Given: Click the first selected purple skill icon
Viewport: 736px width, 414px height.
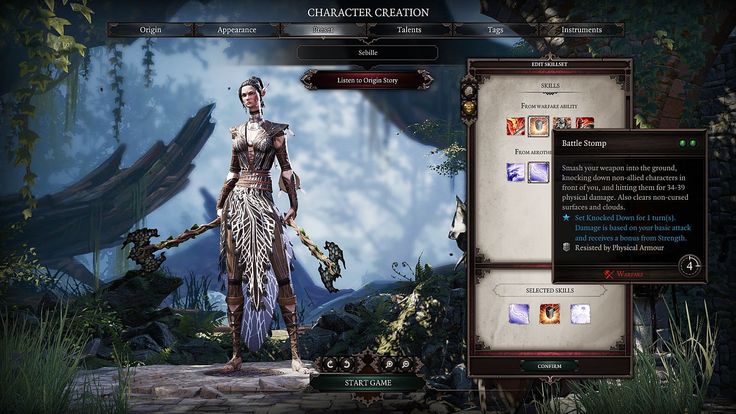Looking at the screenshot, I should [x=518, y=314].
